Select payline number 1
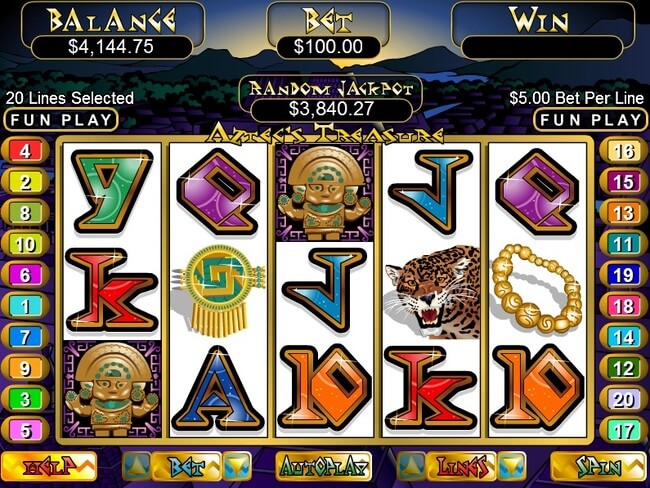 click(24, 306)
